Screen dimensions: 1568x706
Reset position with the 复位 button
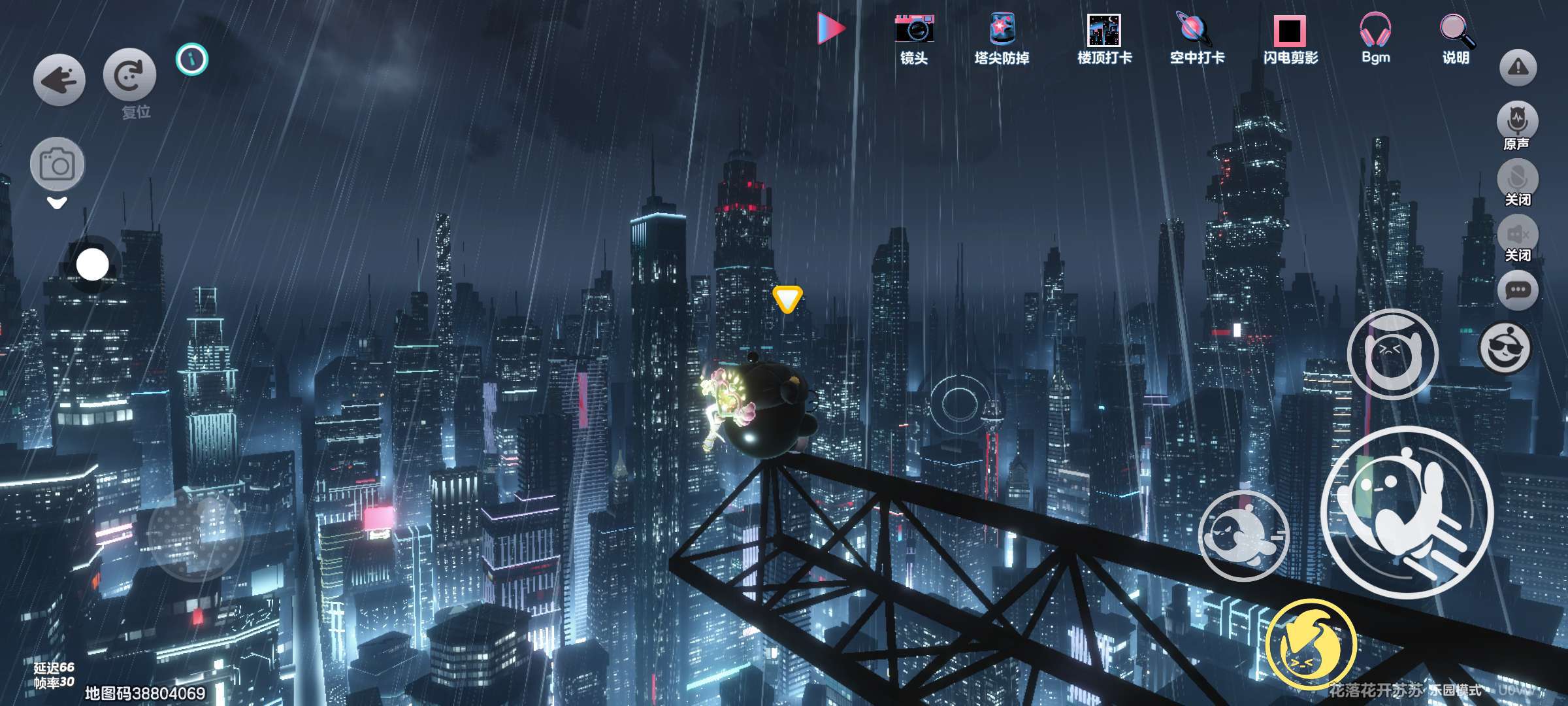129,75
